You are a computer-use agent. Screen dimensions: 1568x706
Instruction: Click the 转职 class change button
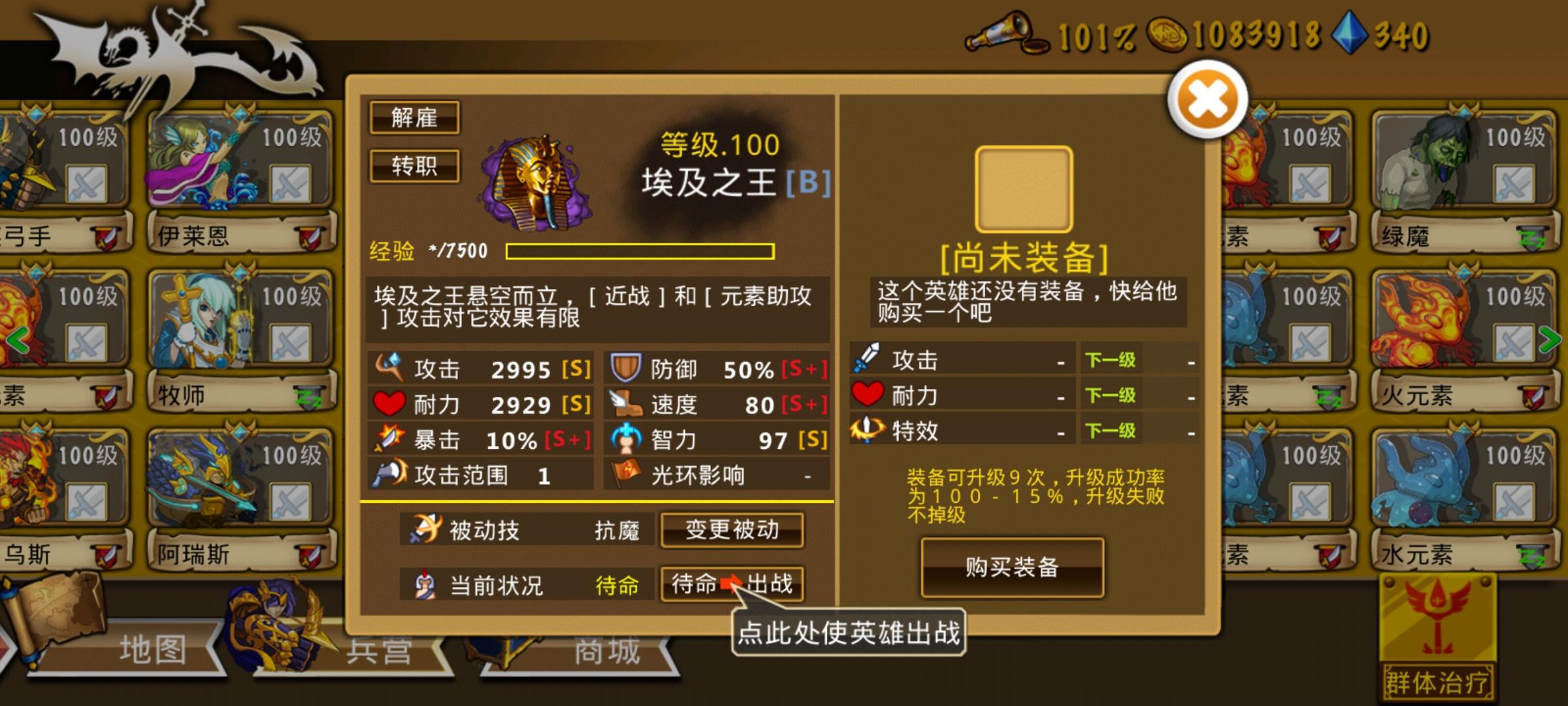(x=414, y=165)
